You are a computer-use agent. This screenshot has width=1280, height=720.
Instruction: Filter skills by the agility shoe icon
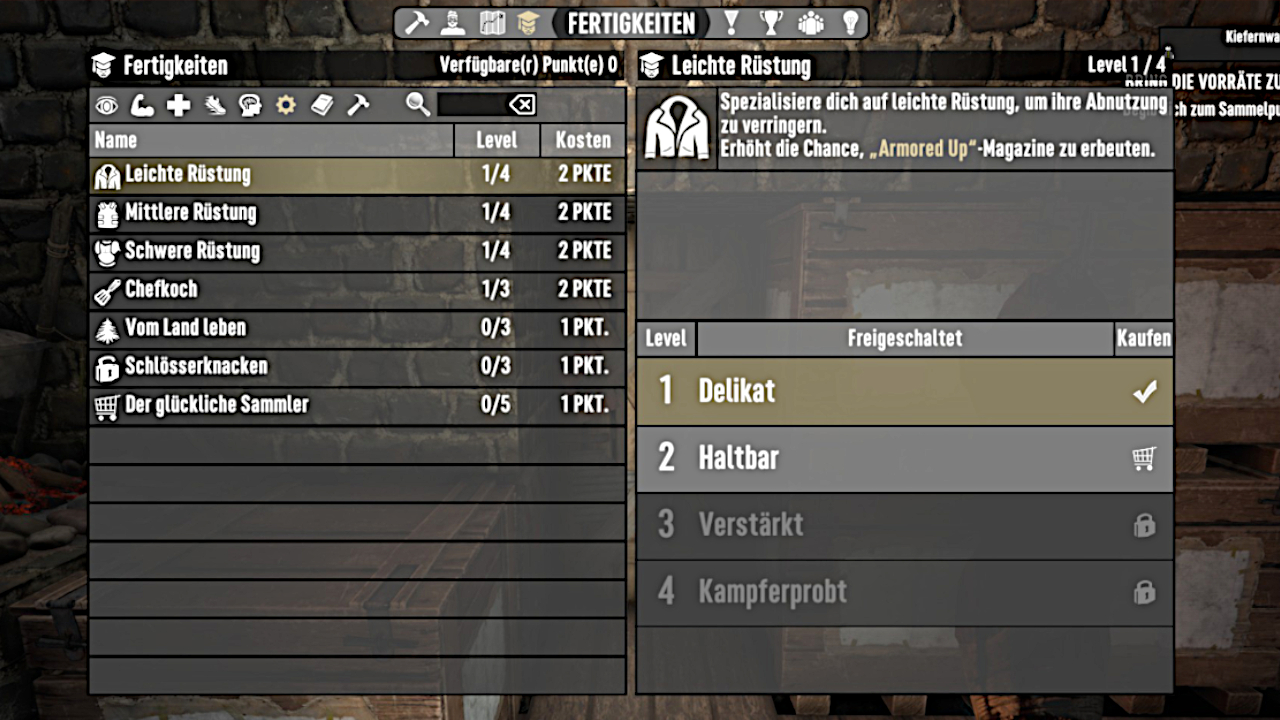point(215,105)
